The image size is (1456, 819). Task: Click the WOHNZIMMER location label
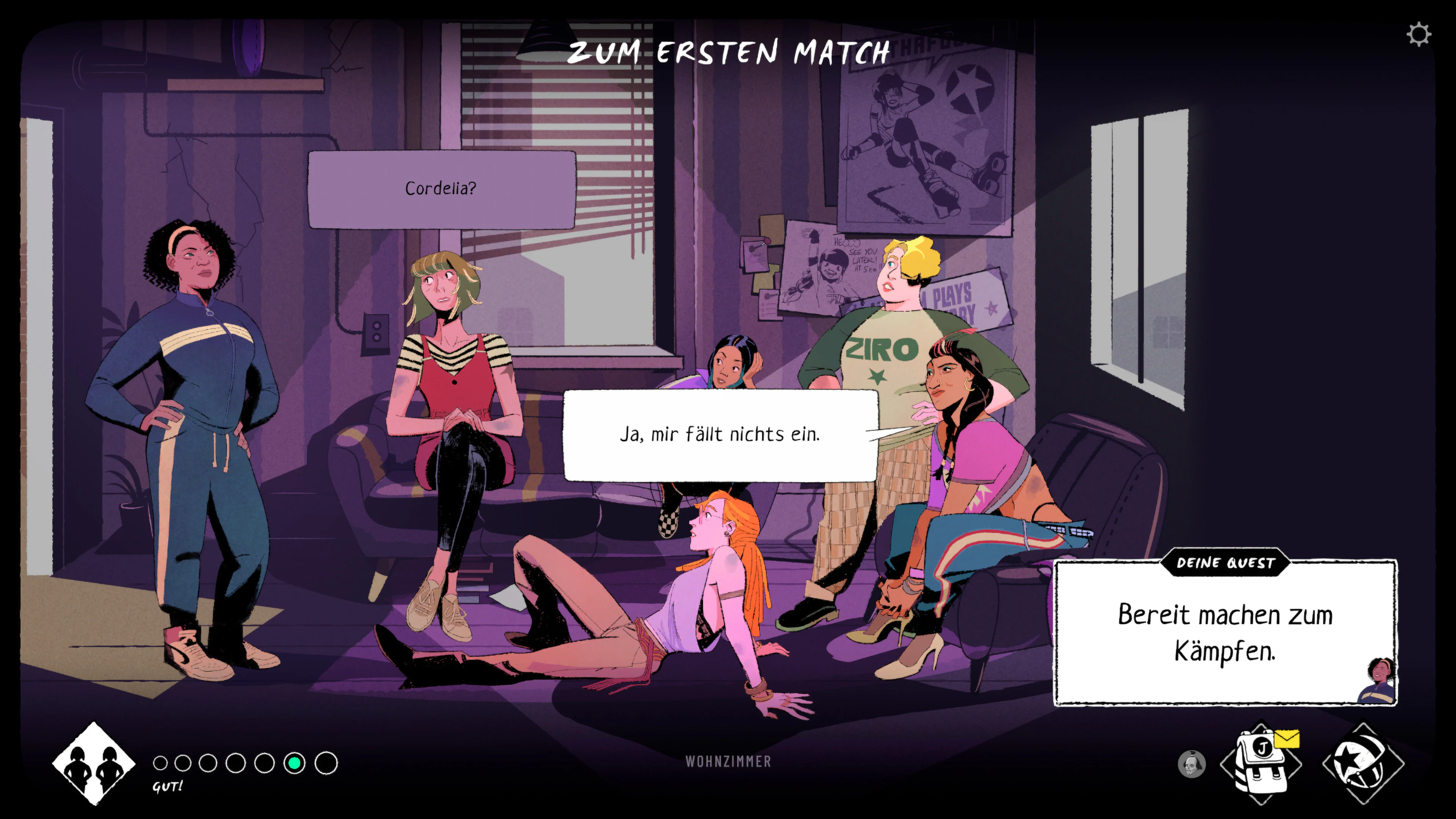coord(728,761)
